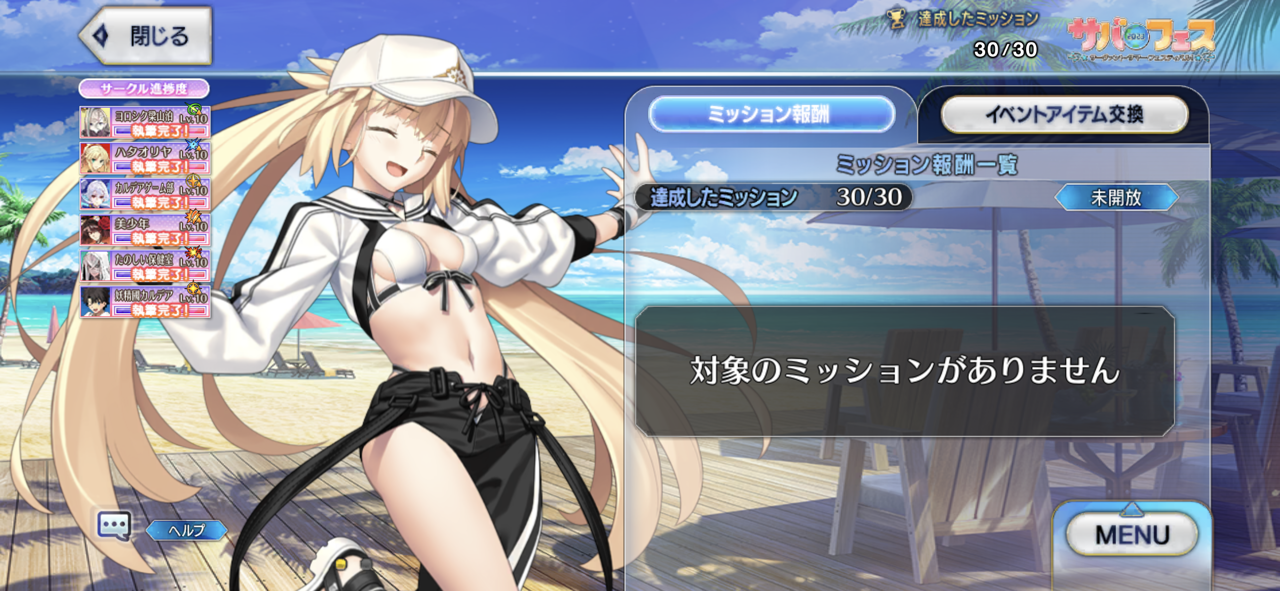Image resolution: width=1280 pixels, height=591 pixels.
Task: Choose the カルデアゲーム部 circle row
Action: (x=146, y=194)
